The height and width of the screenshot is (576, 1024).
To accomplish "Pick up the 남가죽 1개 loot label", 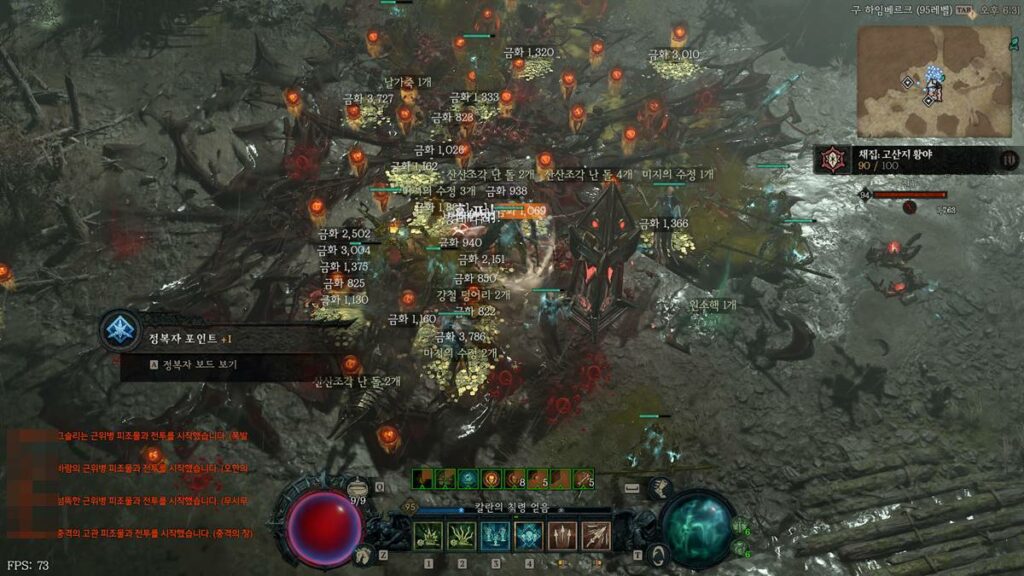I will [x=407, y=81].
